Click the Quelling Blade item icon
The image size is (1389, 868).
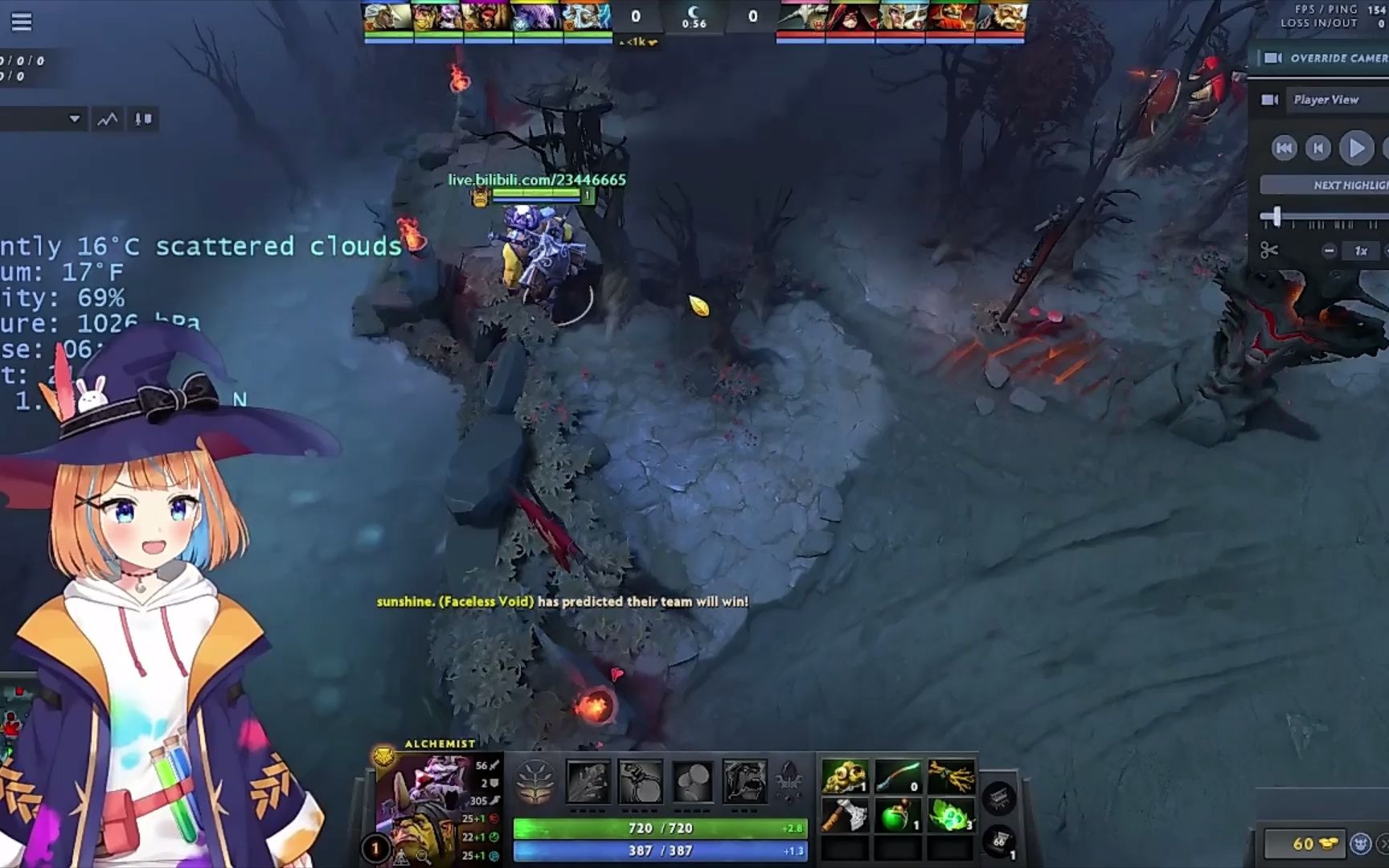(x=843, y=816)
